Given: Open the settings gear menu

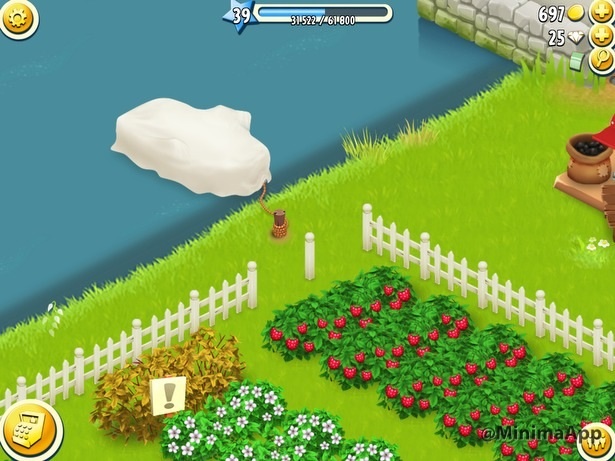Looking at the screenshot, I should pyautogui.click(x=17, y=17).
